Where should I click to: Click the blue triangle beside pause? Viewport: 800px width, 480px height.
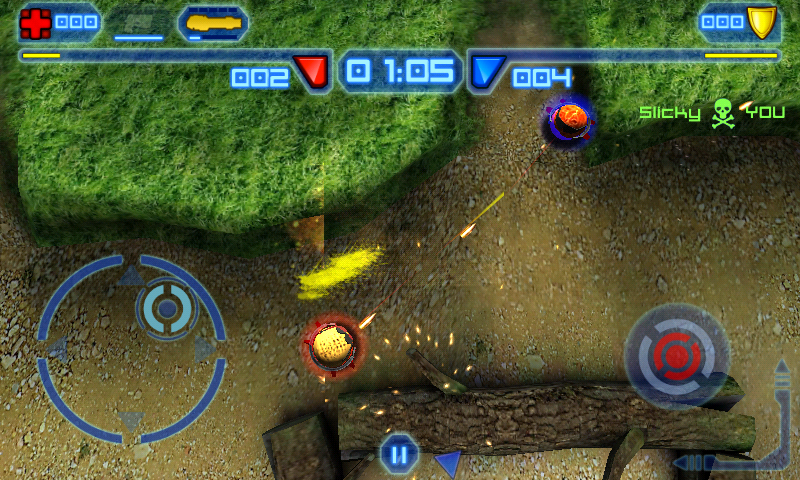pyautogui.click(x=448, y=461)
